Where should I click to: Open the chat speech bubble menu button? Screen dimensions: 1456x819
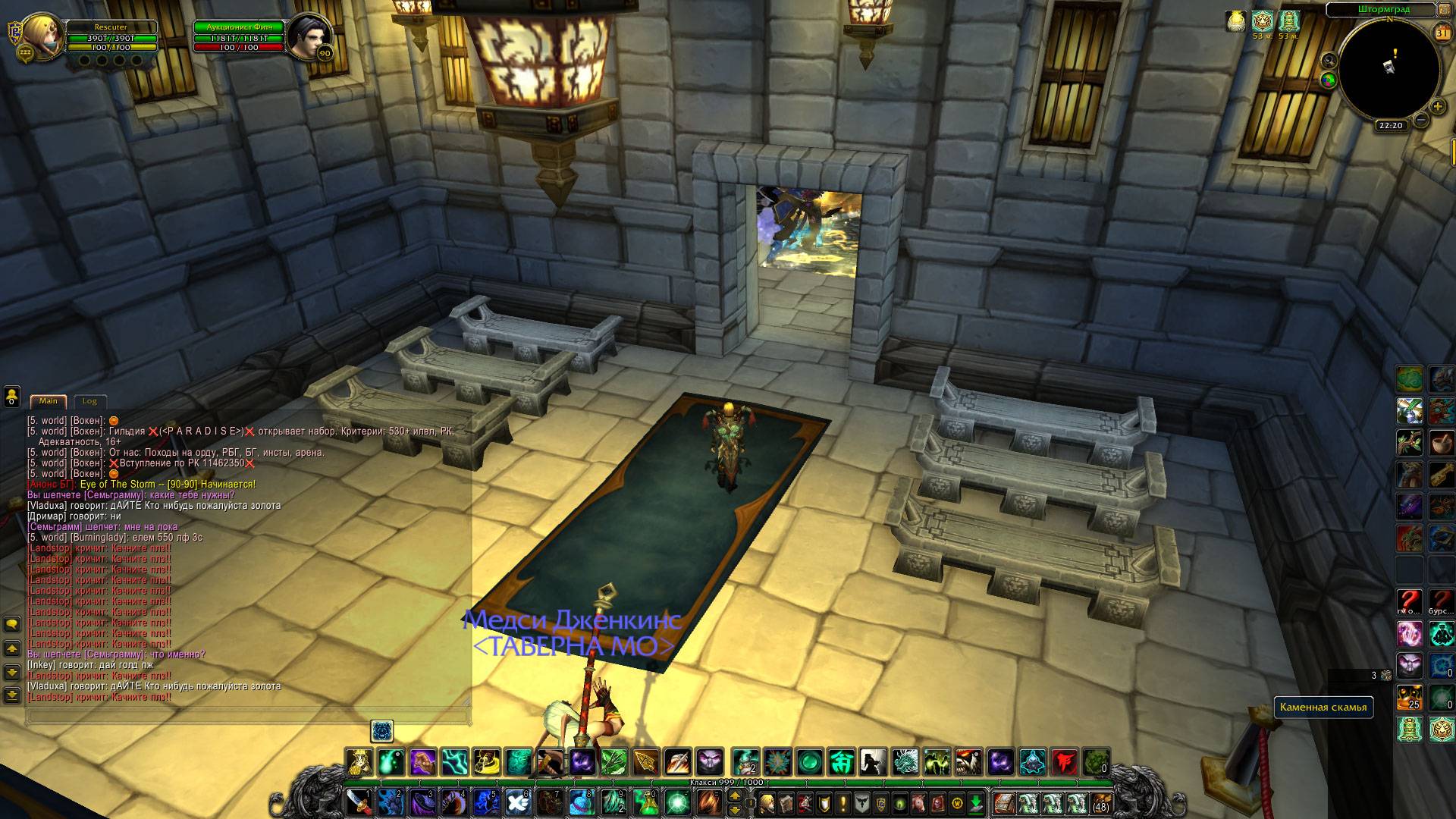(12, 624)
